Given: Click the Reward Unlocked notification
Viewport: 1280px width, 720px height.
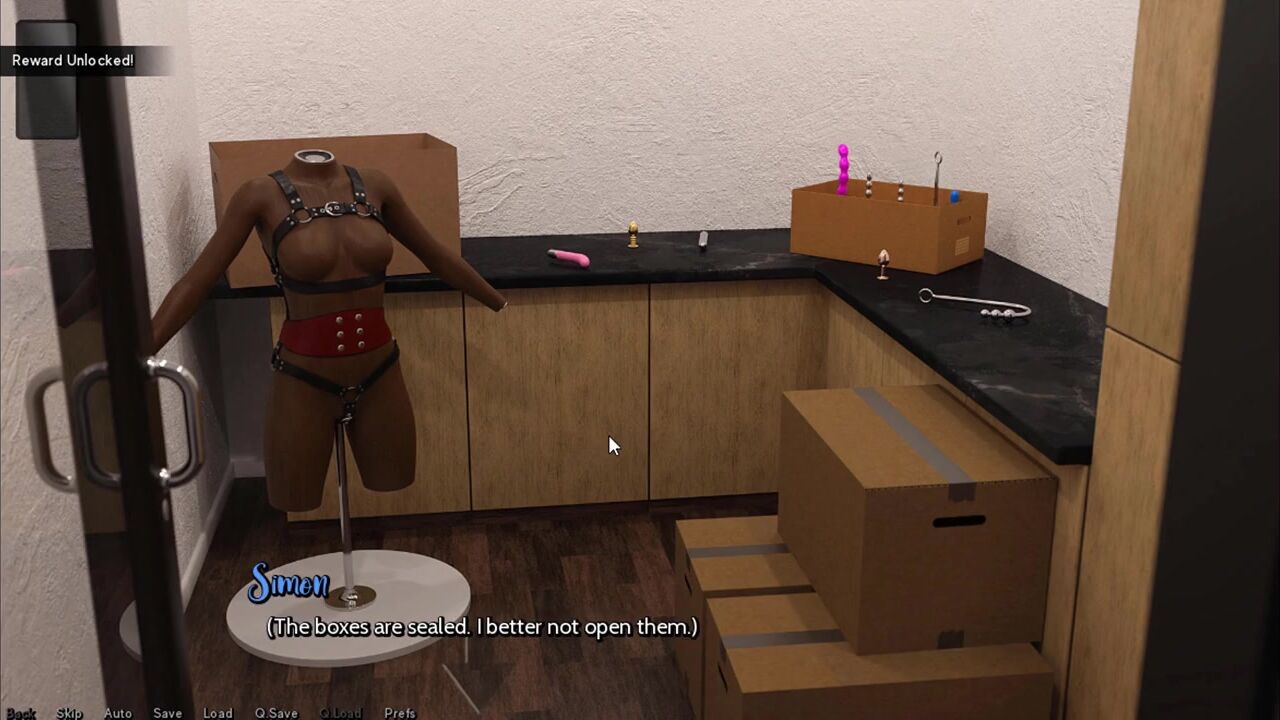Looking at the screenshot, I should [73, 60].
